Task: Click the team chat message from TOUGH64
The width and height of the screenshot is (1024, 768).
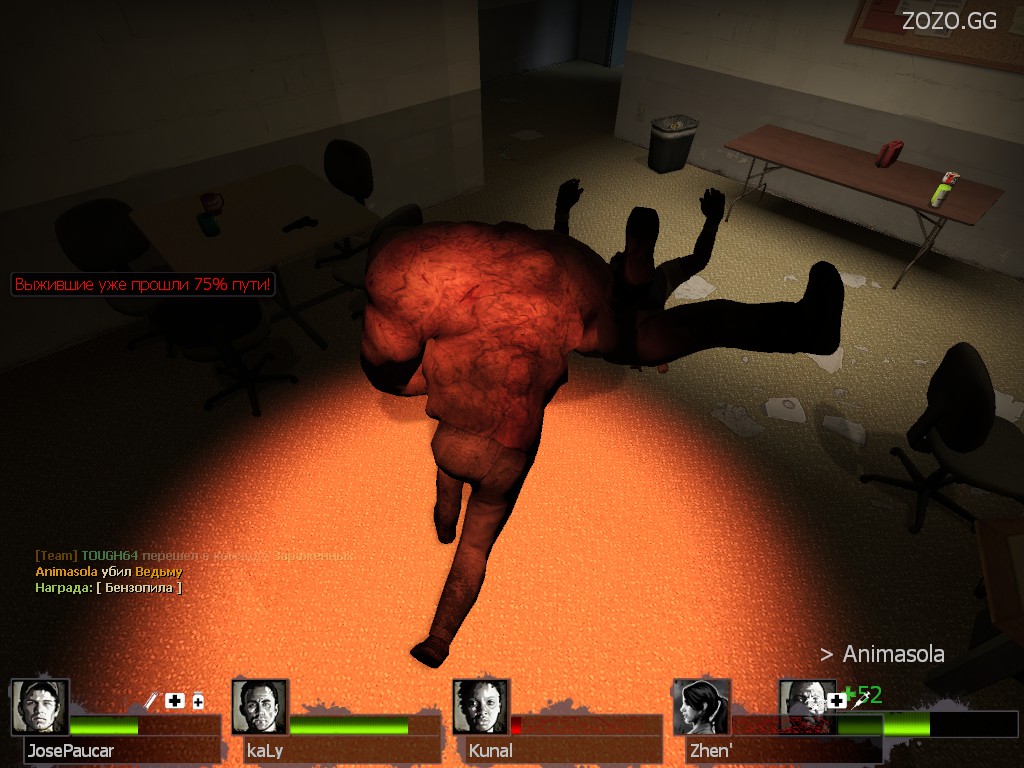Action: (195, 555)
